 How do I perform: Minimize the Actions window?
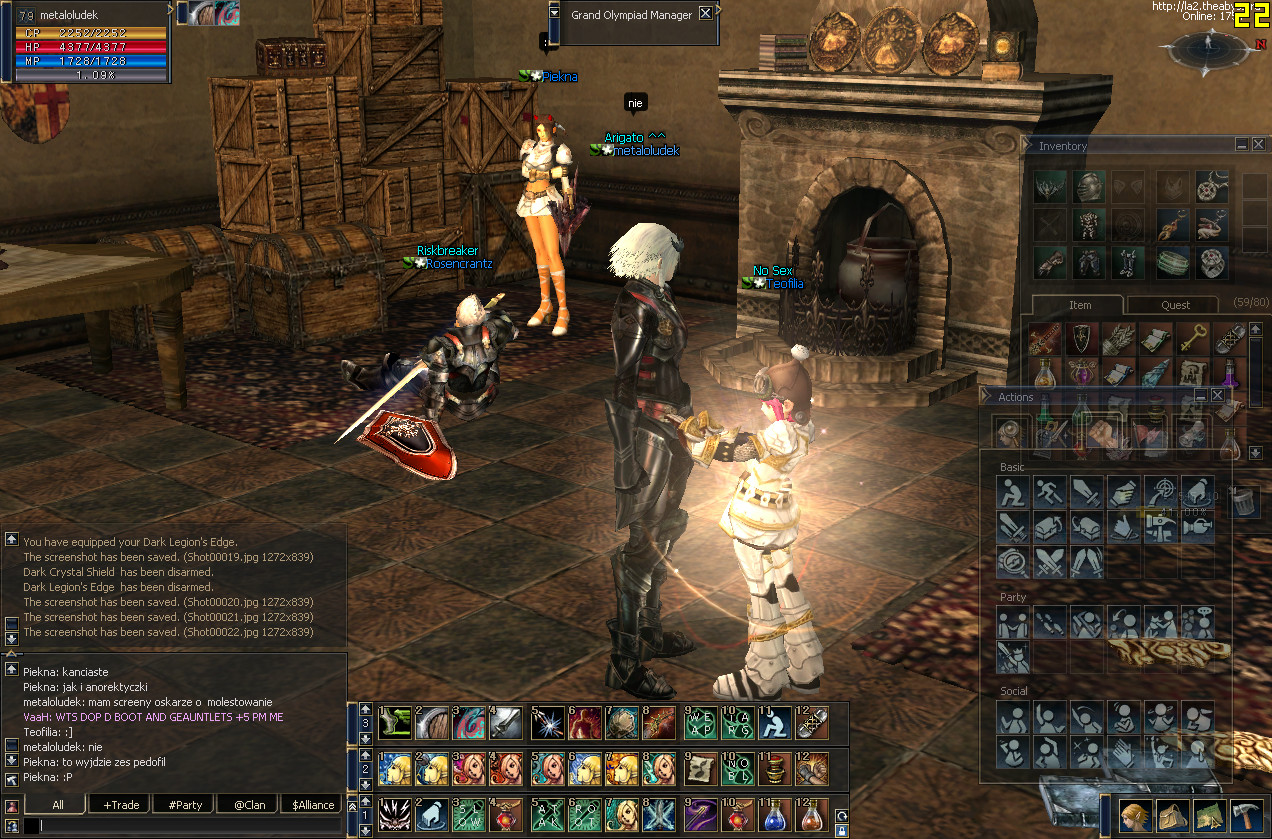click(1201, 396)
